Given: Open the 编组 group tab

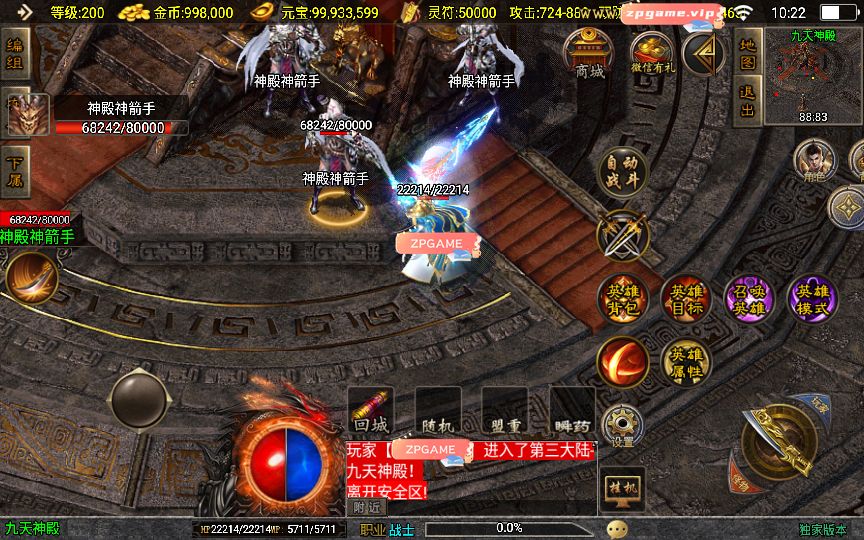Looking at the screenshot, I should click(x=16, y=56).
